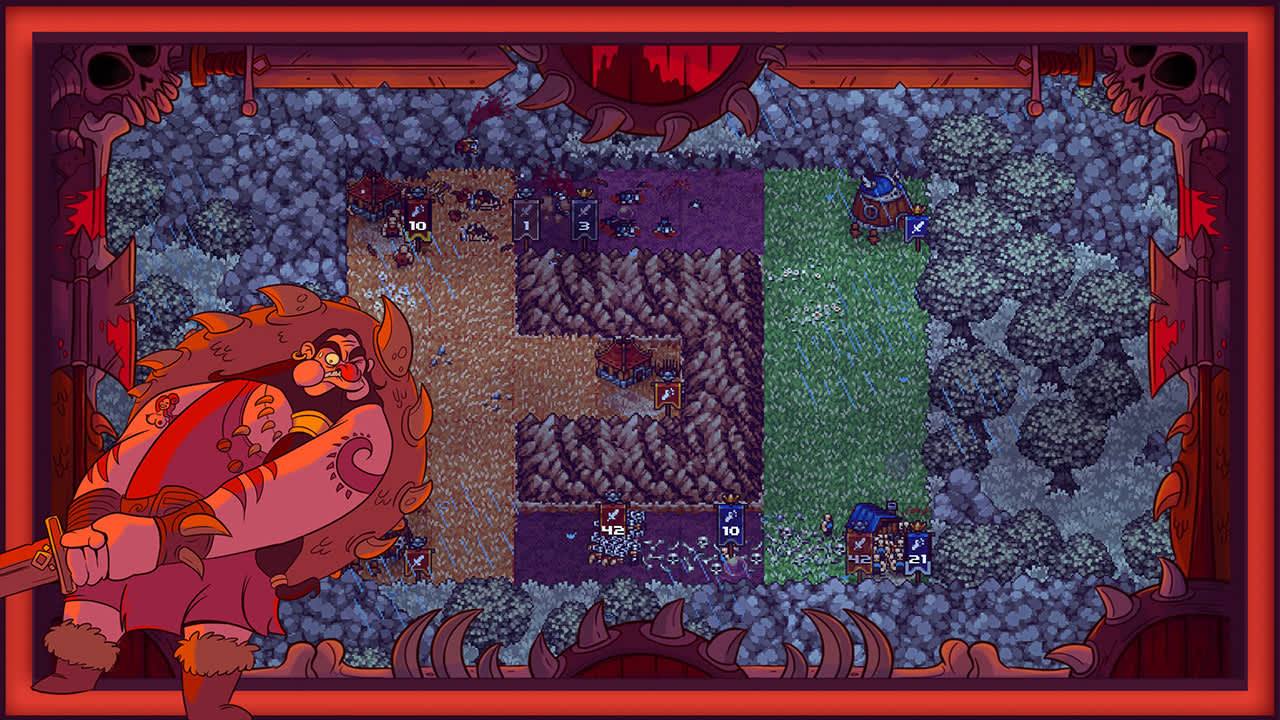Screen dimensions: 1280x720
Task: Select the blue banner showing 10 troops
Action: [x=729, y=528]
